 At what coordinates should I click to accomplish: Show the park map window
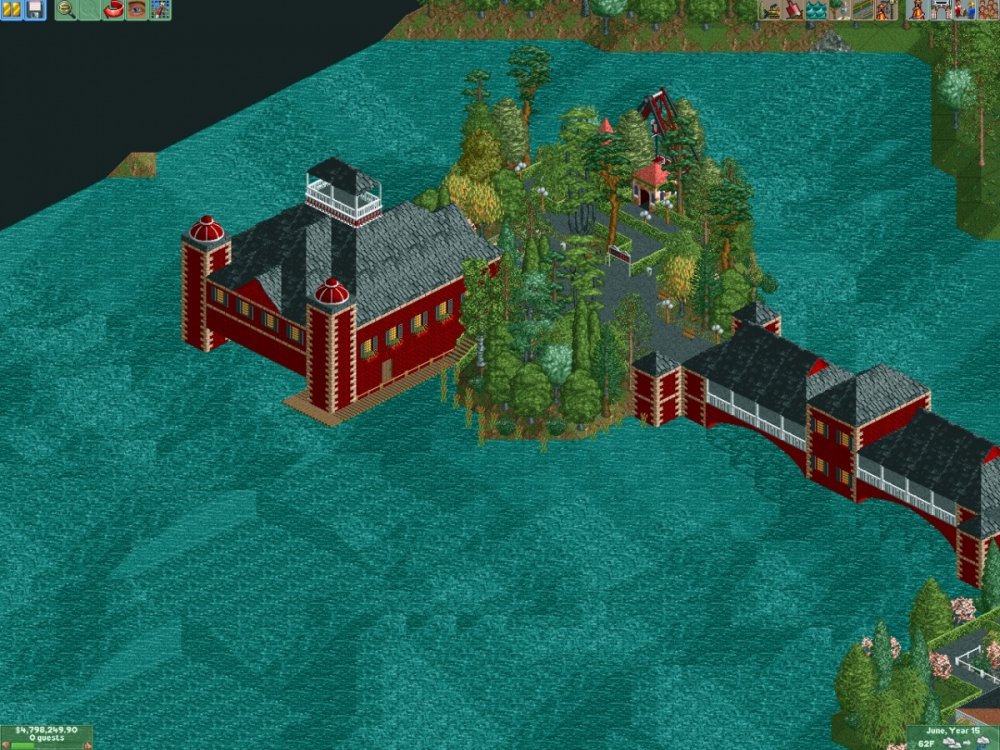point(160,10)
